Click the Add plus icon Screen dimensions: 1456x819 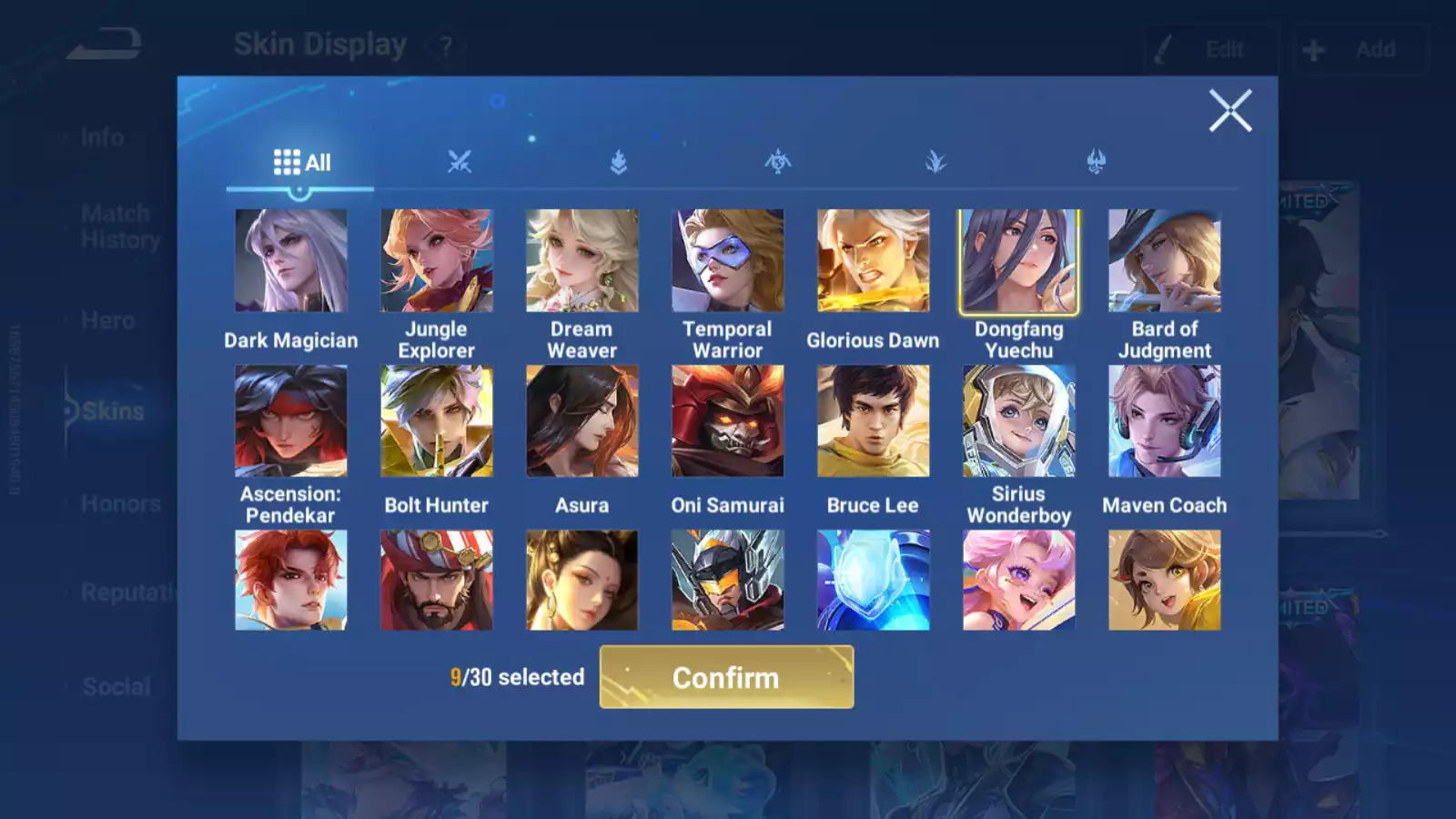coord(1313,48)
